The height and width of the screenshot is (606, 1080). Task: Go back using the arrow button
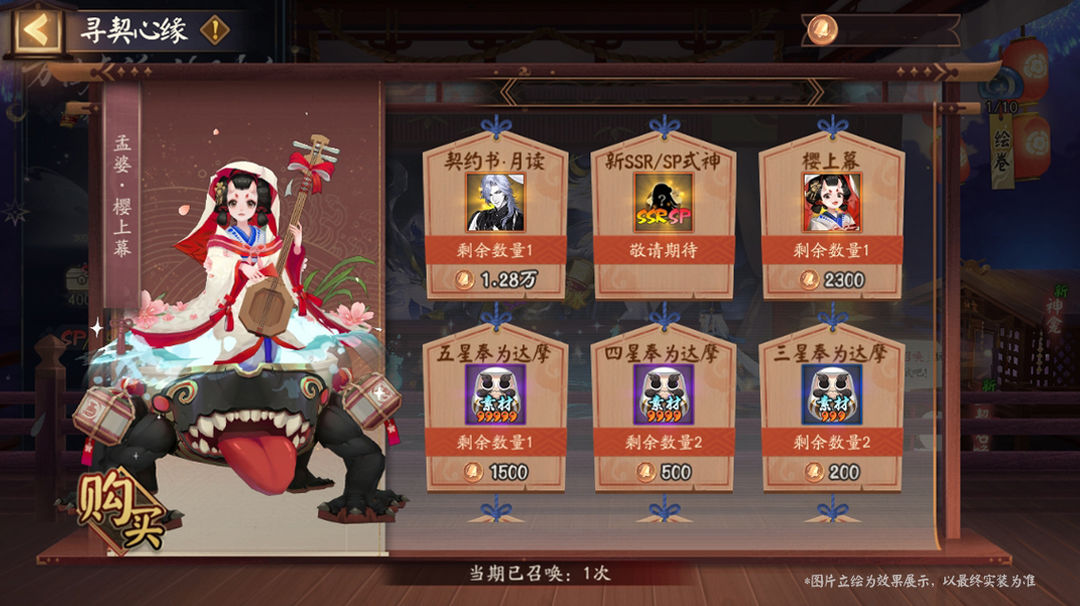click(36, 30)
